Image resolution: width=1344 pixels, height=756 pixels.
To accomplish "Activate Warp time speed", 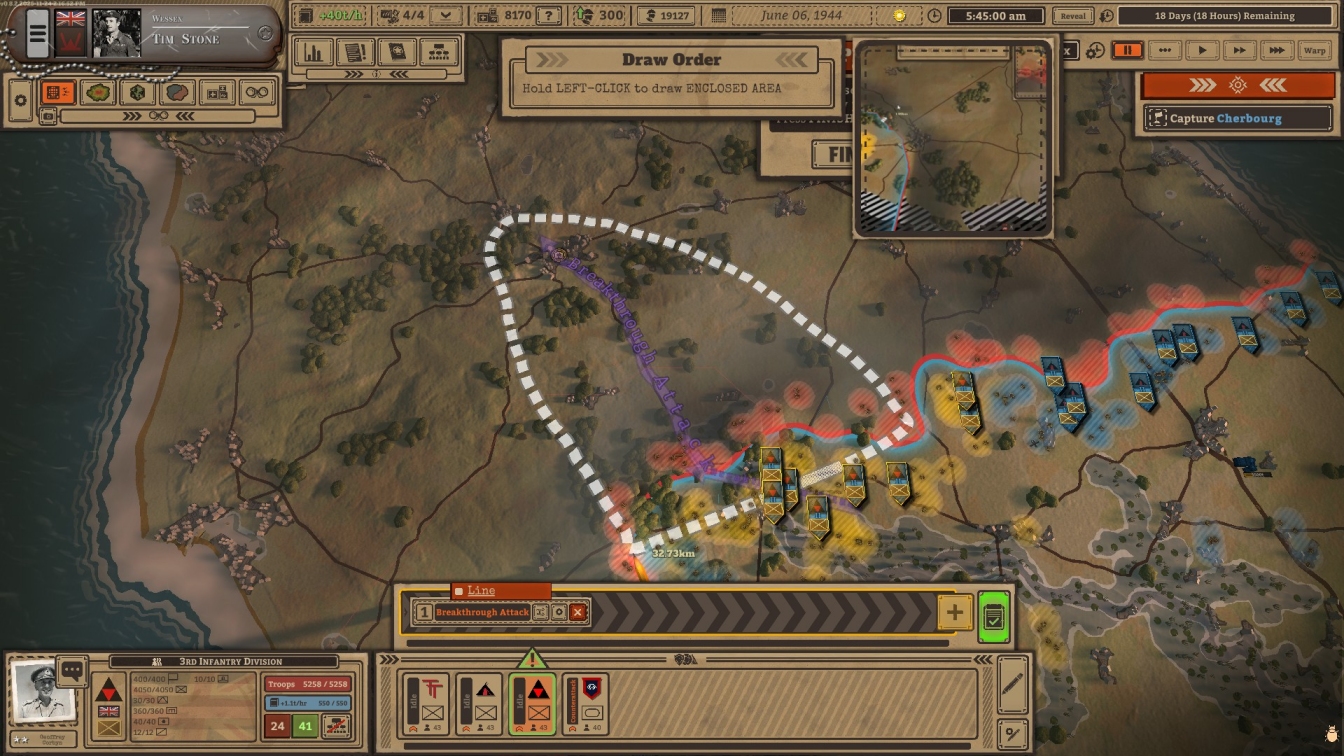I will click(x=1314, y=50).
